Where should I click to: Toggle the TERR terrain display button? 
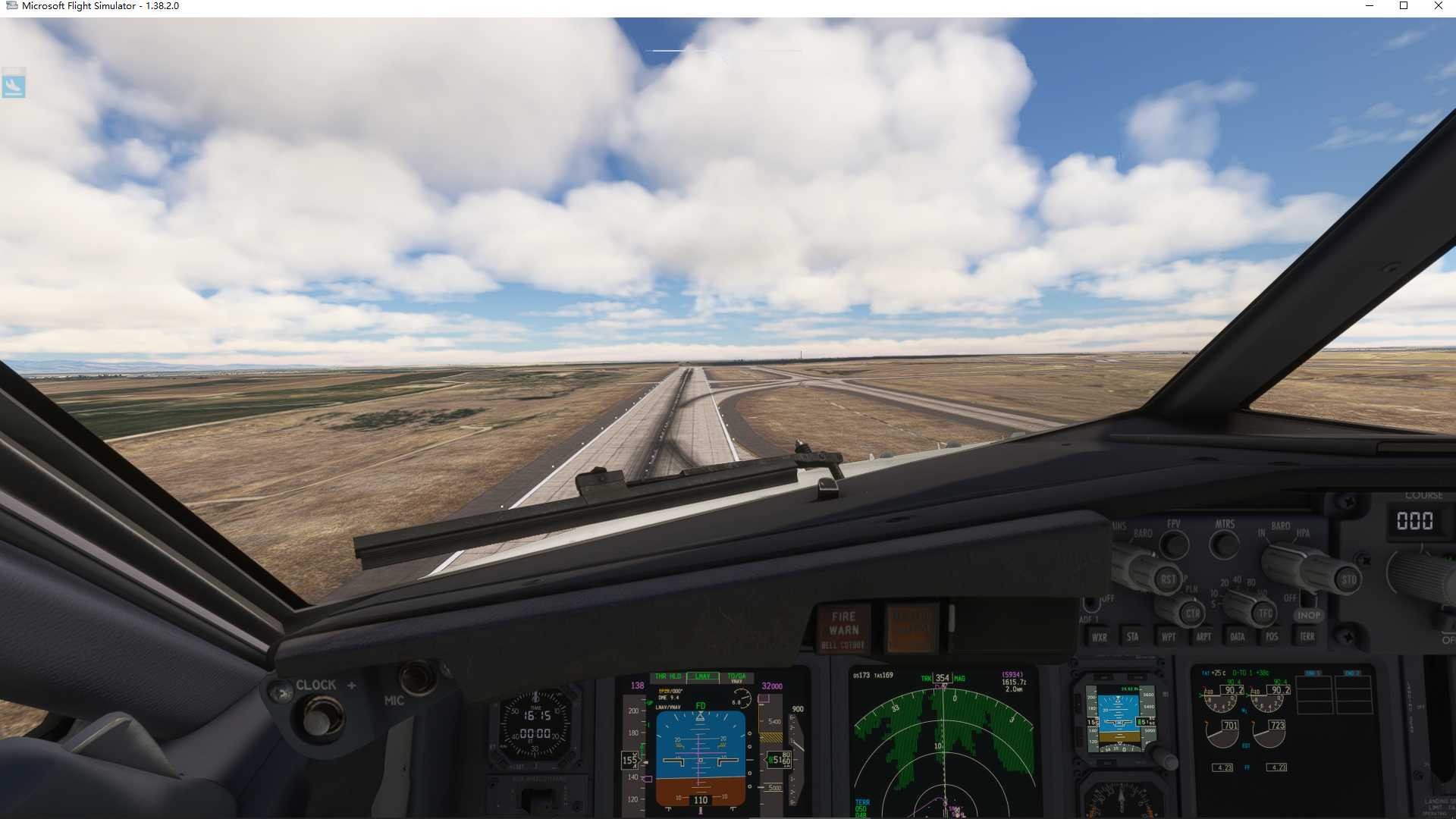1307,636
